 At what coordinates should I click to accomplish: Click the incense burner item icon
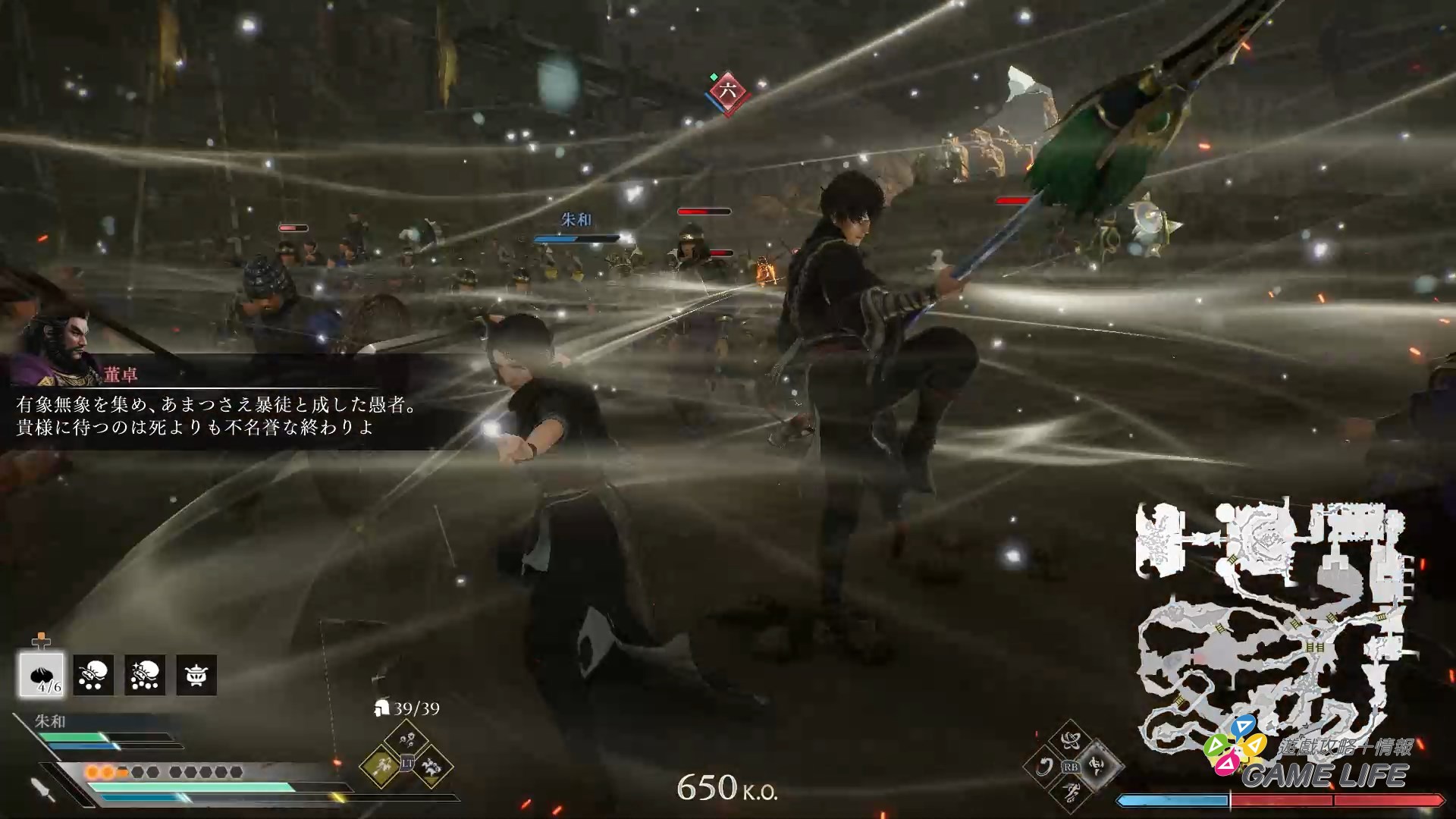click(196, 673)
